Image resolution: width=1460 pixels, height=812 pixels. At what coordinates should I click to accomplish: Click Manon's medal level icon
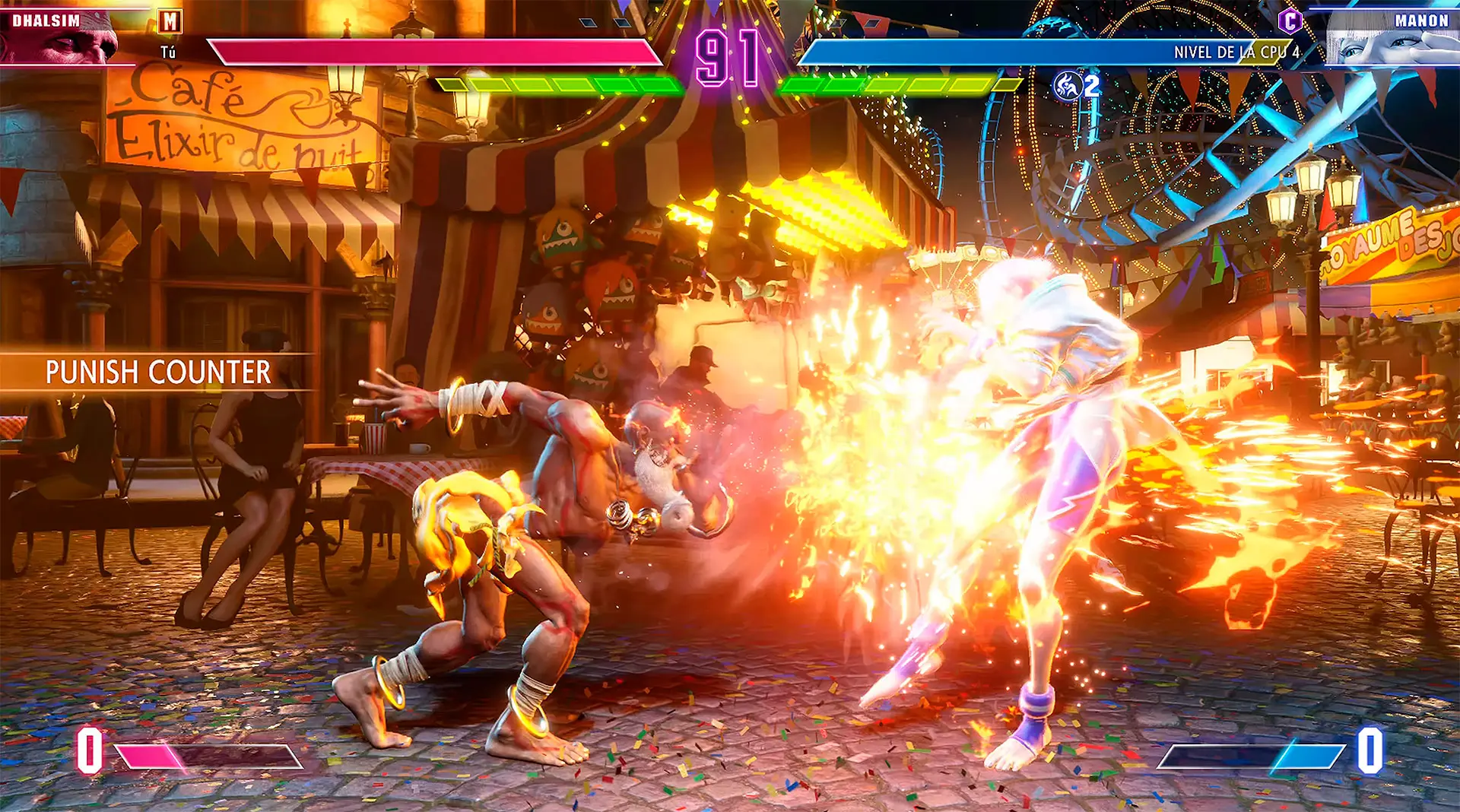(1068, 86)
